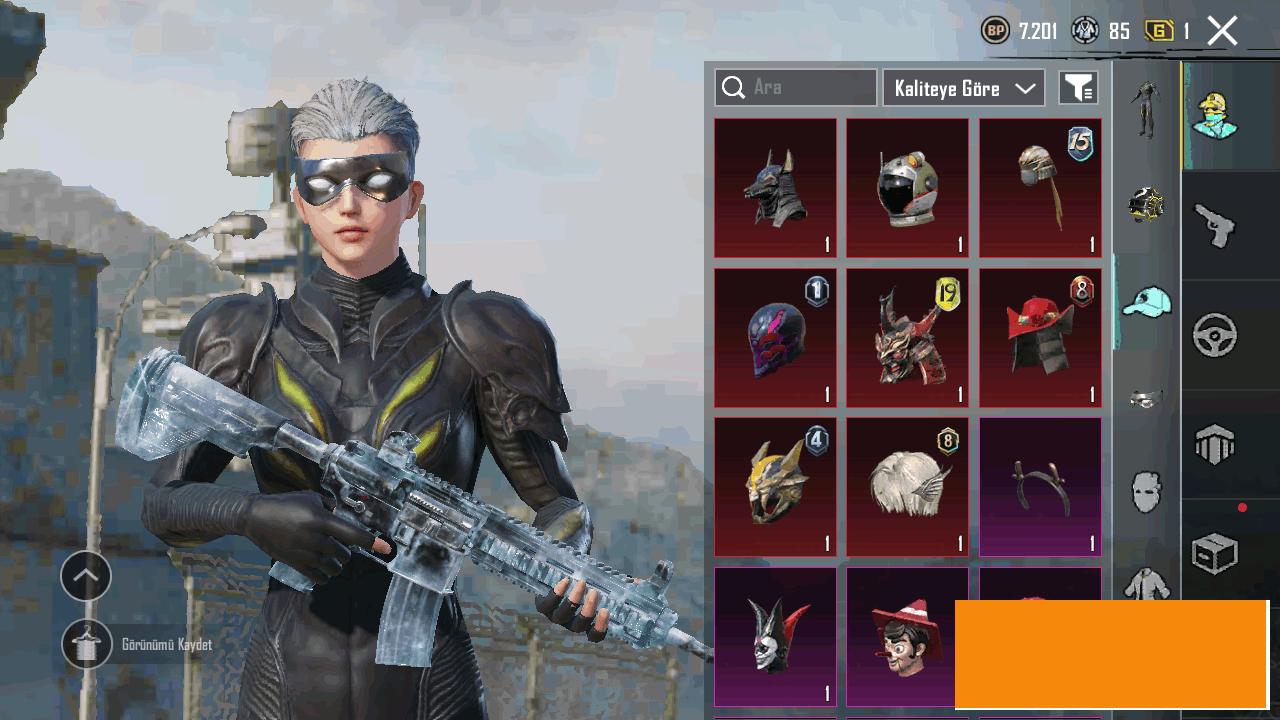
Task: Select the Anubis jackal headgear
Action: pos(775,188)
